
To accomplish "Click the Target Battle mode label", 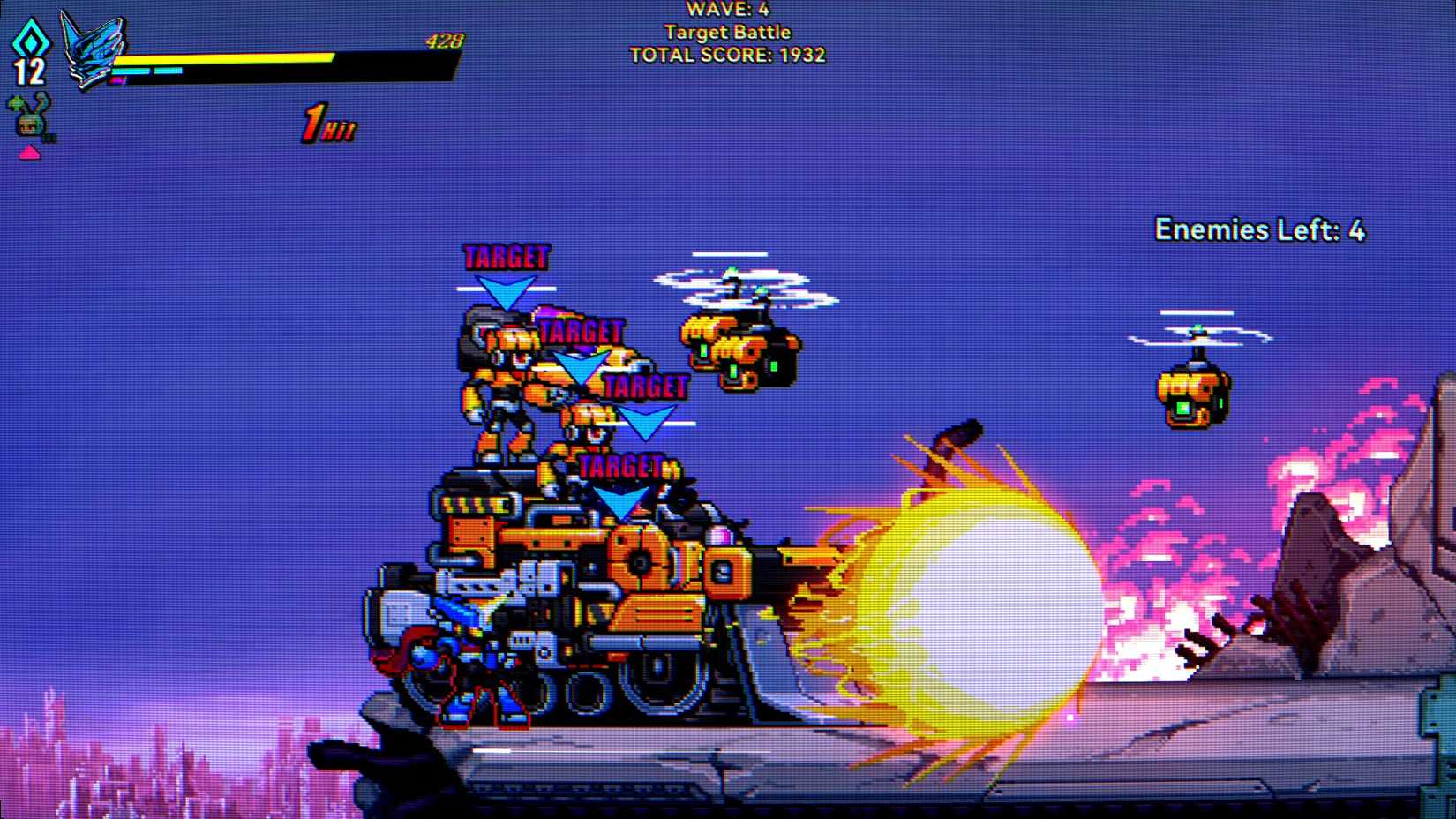I will pyautogui.click(x=727, y=33).
